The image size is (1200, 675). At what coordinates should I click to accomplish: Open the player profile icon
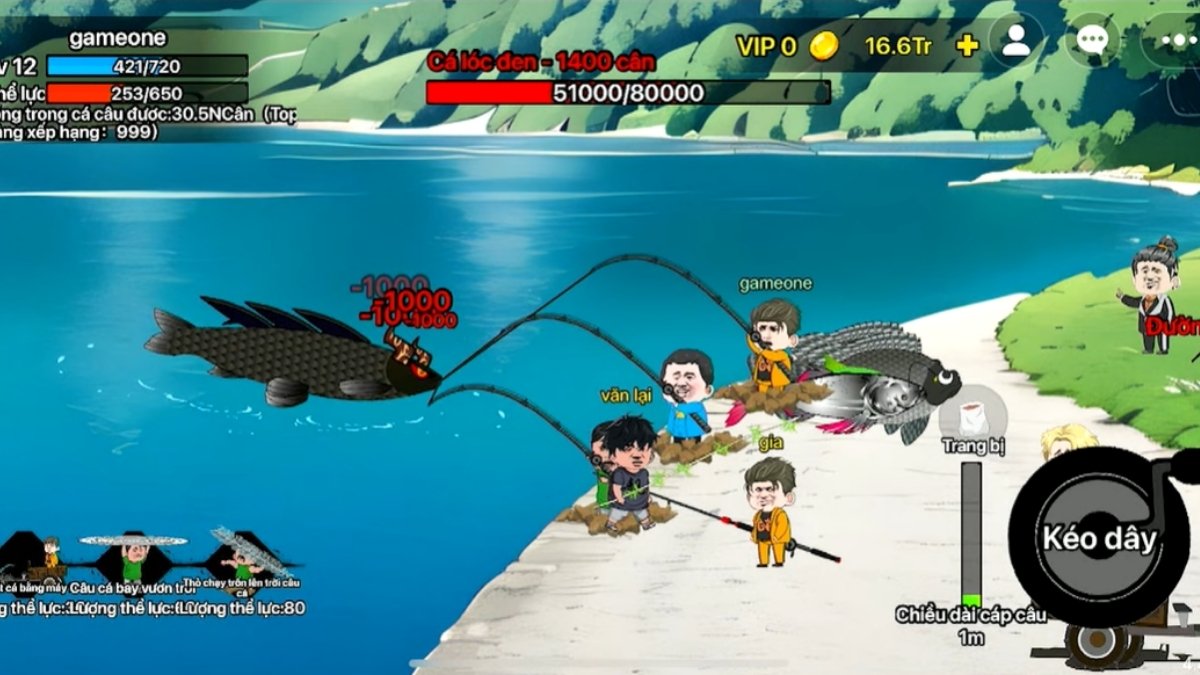pyautogui.click(x=1016, y=41)
